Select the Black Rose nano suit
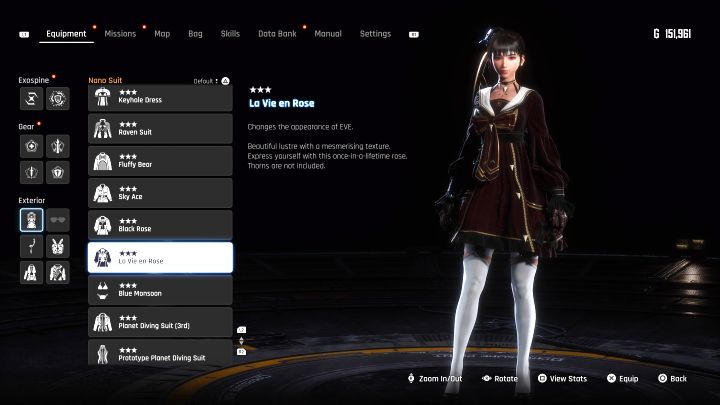 tap(160, 224)
